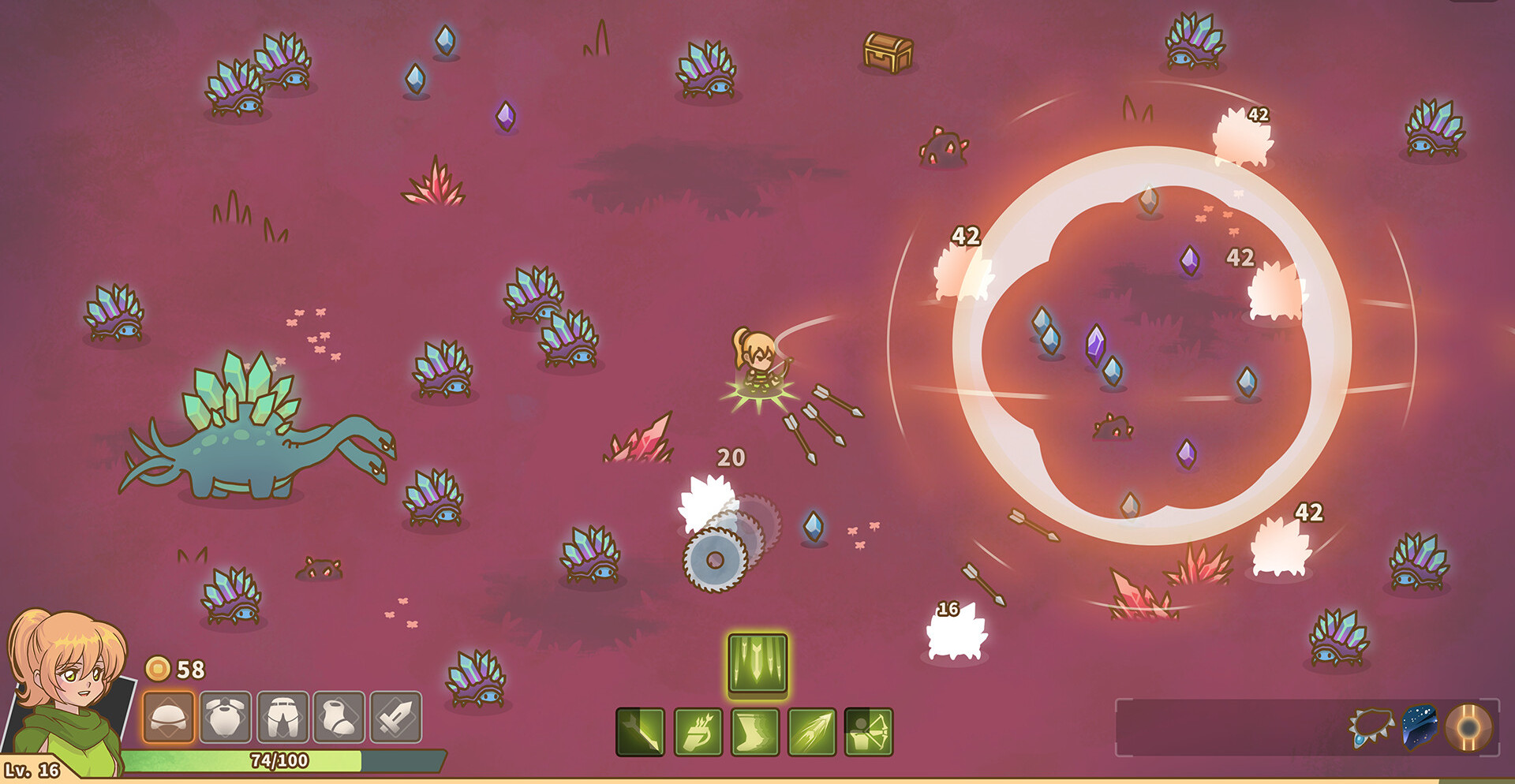Open the pants equipment slot
Viewport: 1515px width, 784px height.
282,717
